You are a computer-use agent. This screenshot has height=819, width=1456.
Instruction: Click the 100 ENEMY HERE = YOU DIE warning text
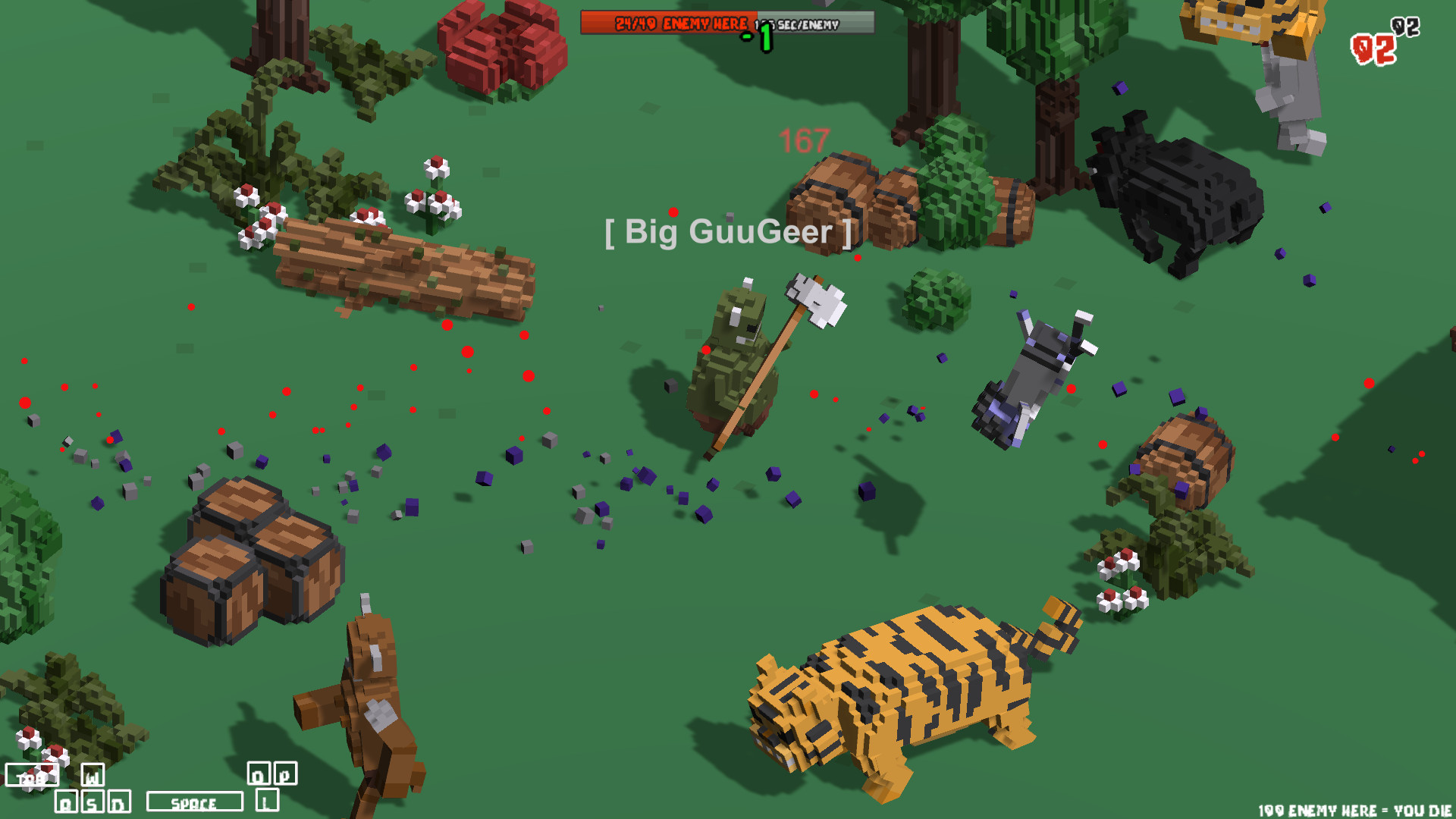[1357, 808]
